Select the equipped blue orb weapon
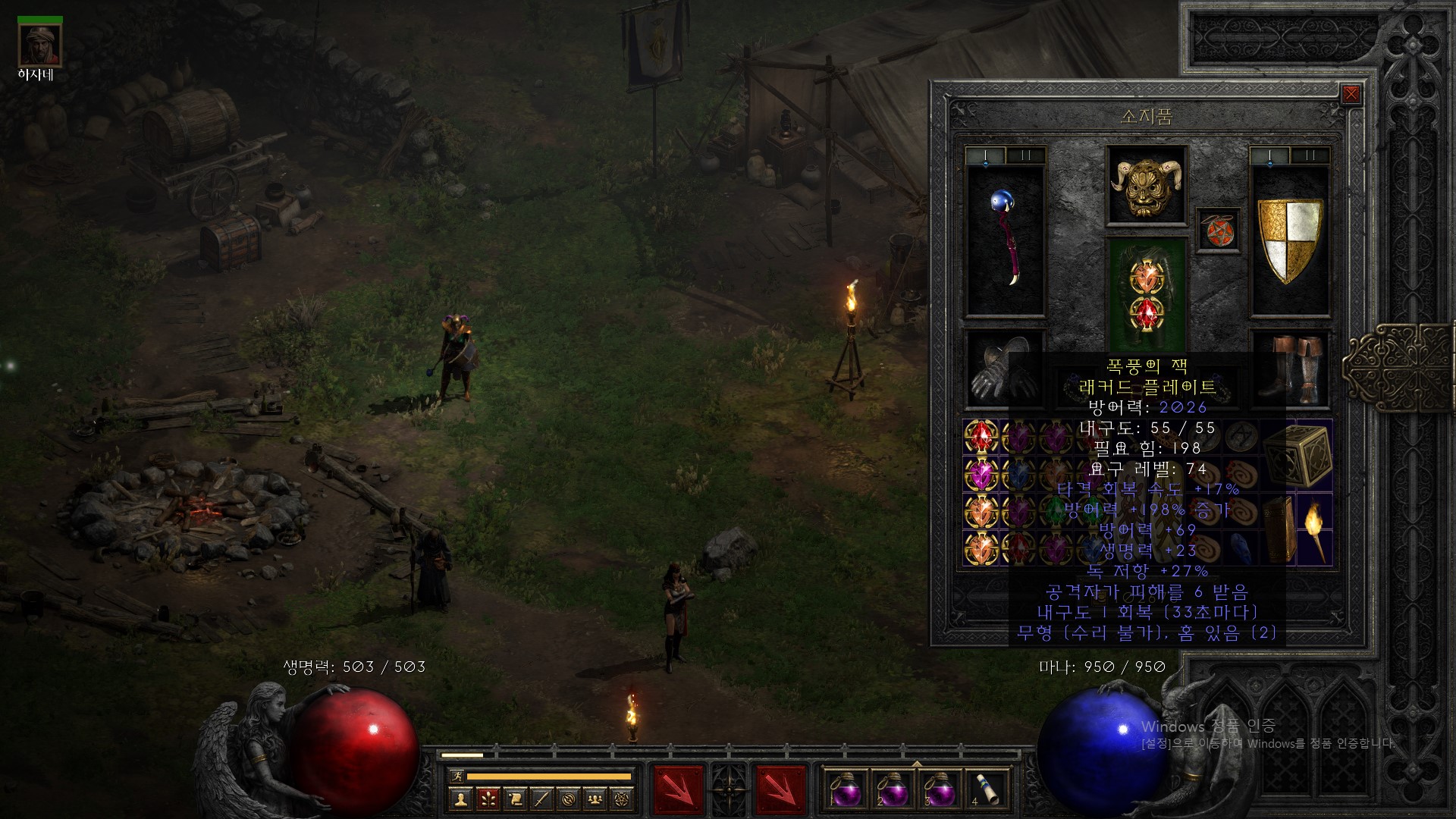1456x819 pixels. click(1005, 239)
